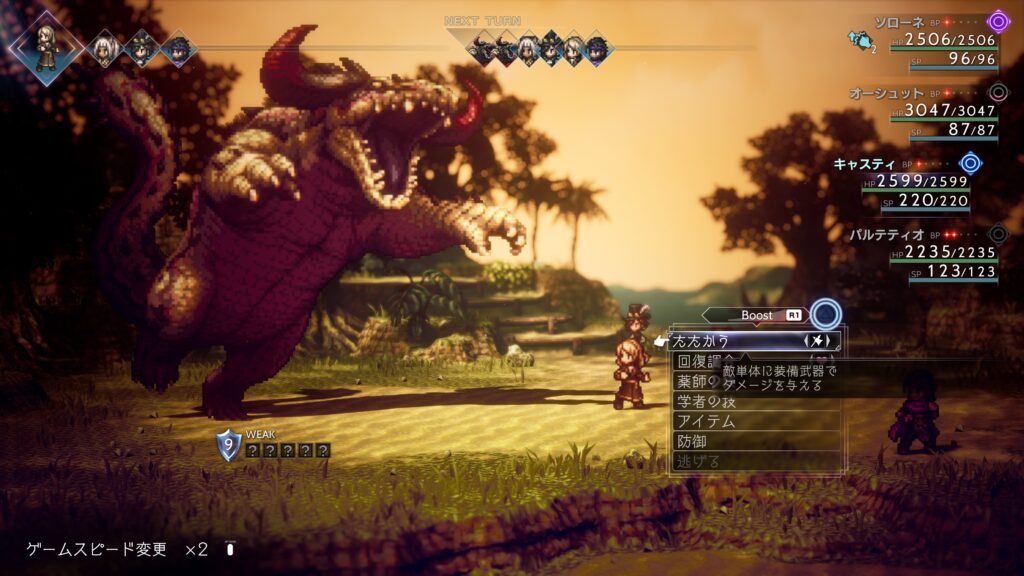The height and width of the screenshot is (576, 1024).
Task: Select the 防御 defend command
Action: tap(693, 441)
